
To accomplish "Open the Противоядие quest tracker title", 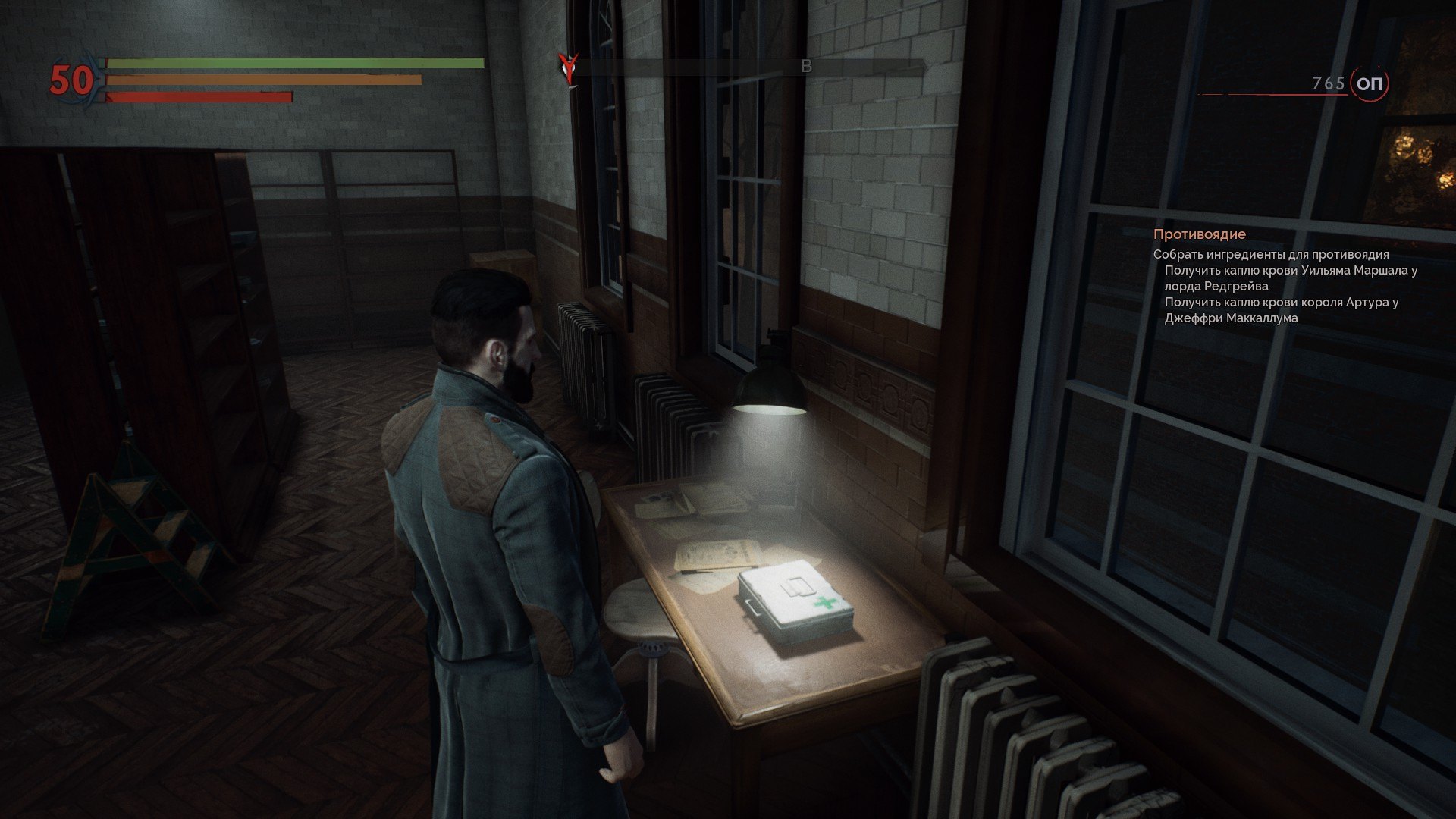I will (x=1199, y=234).
